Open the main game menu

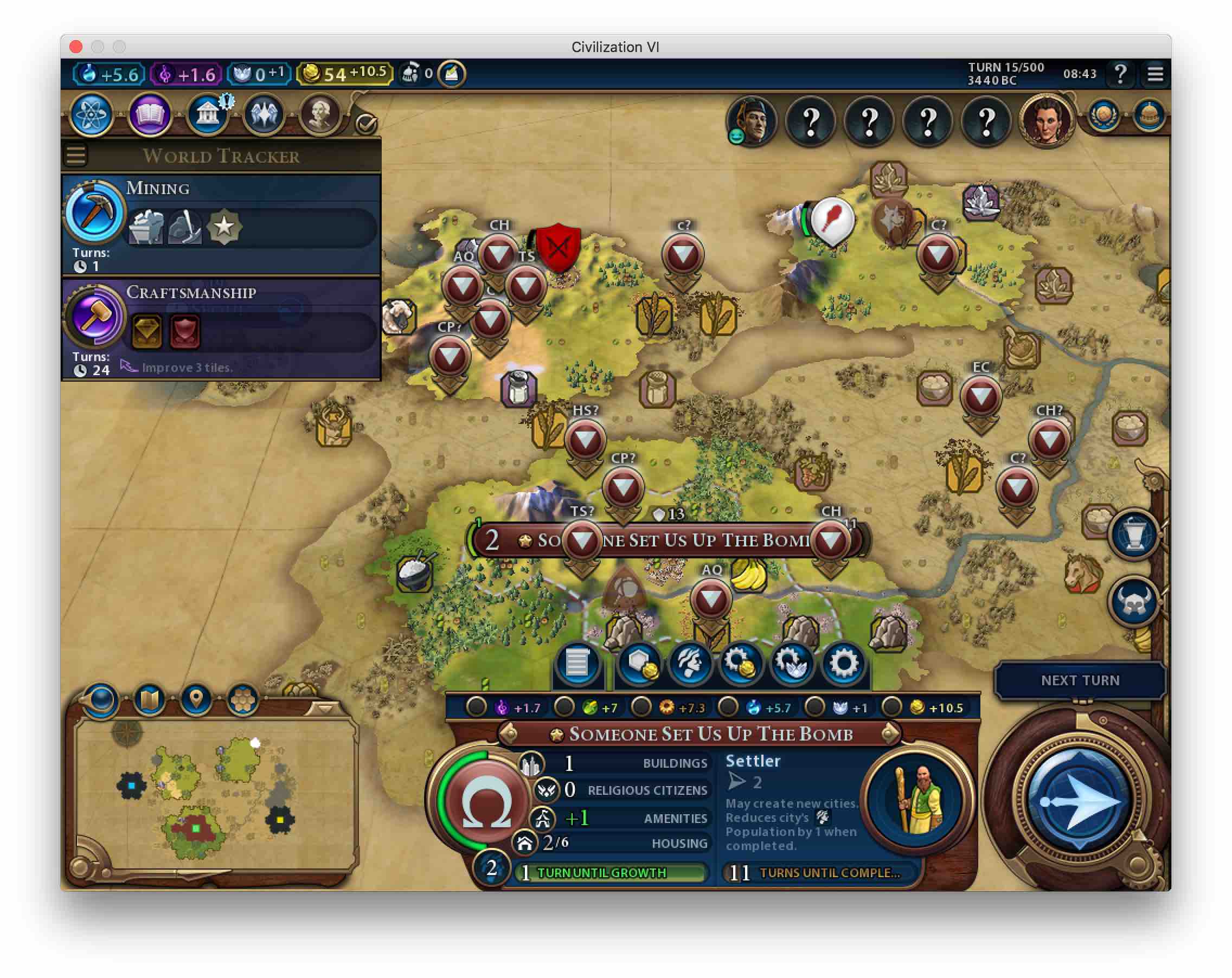coord(1155,74)
